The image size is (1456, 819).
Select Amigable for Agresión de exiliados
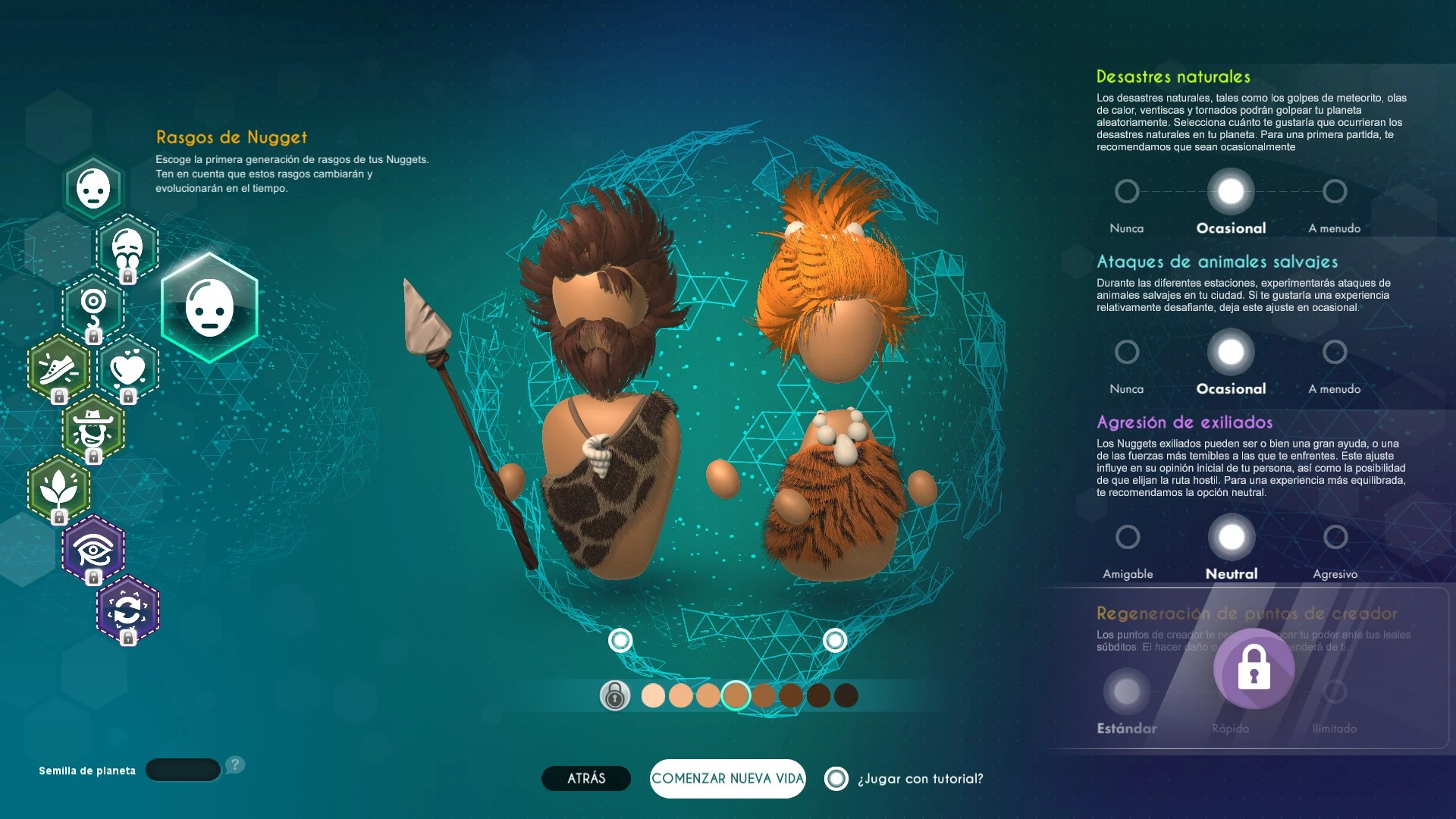(1128, 537)
